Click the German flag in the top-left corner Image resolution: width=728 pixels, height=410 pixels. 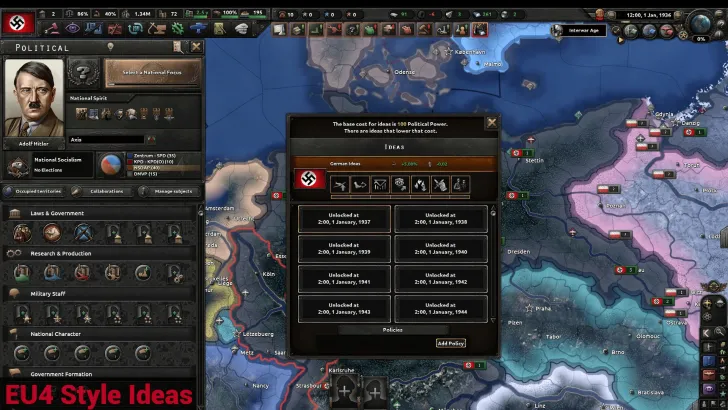click(18, 17)
